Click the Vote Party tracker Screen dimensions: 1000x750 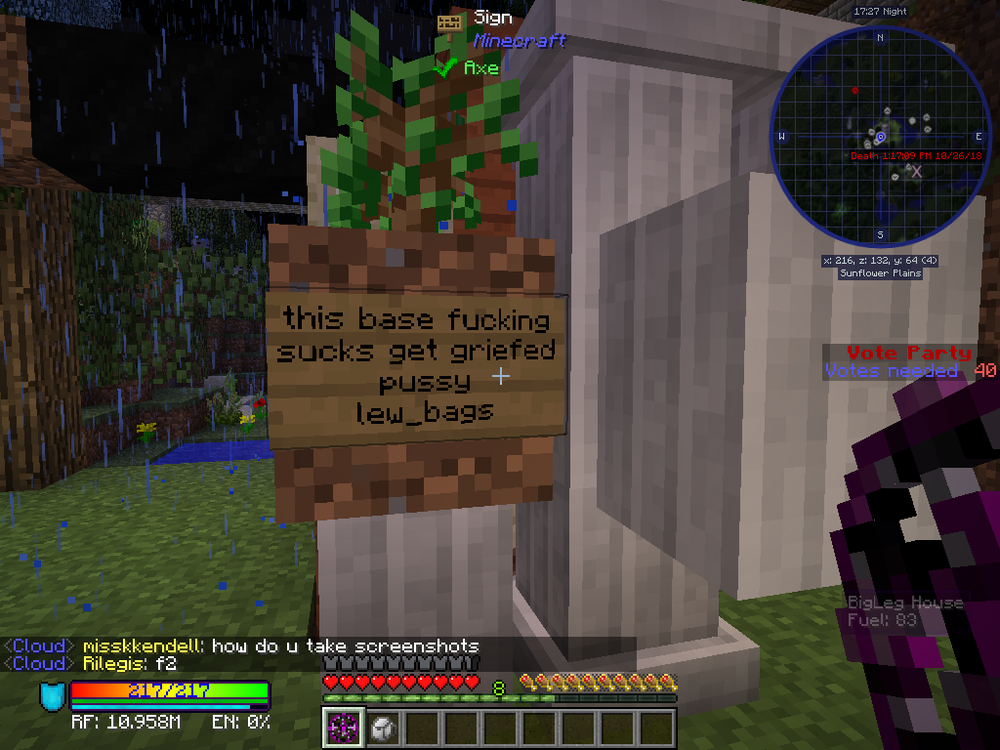pos(908,353)
